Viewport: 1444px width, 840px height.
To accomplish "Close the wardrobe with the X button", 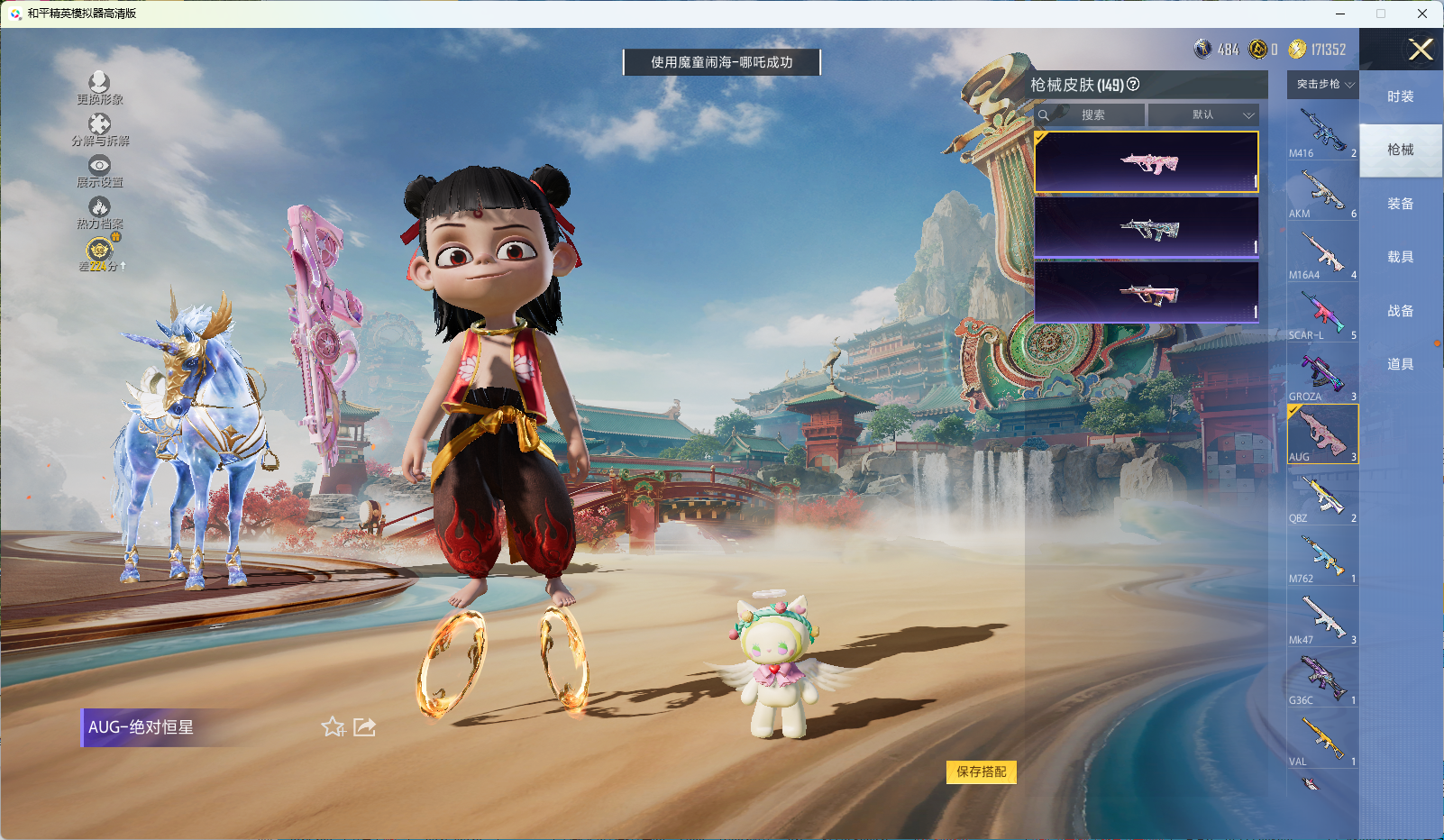I will (1421, 50).
